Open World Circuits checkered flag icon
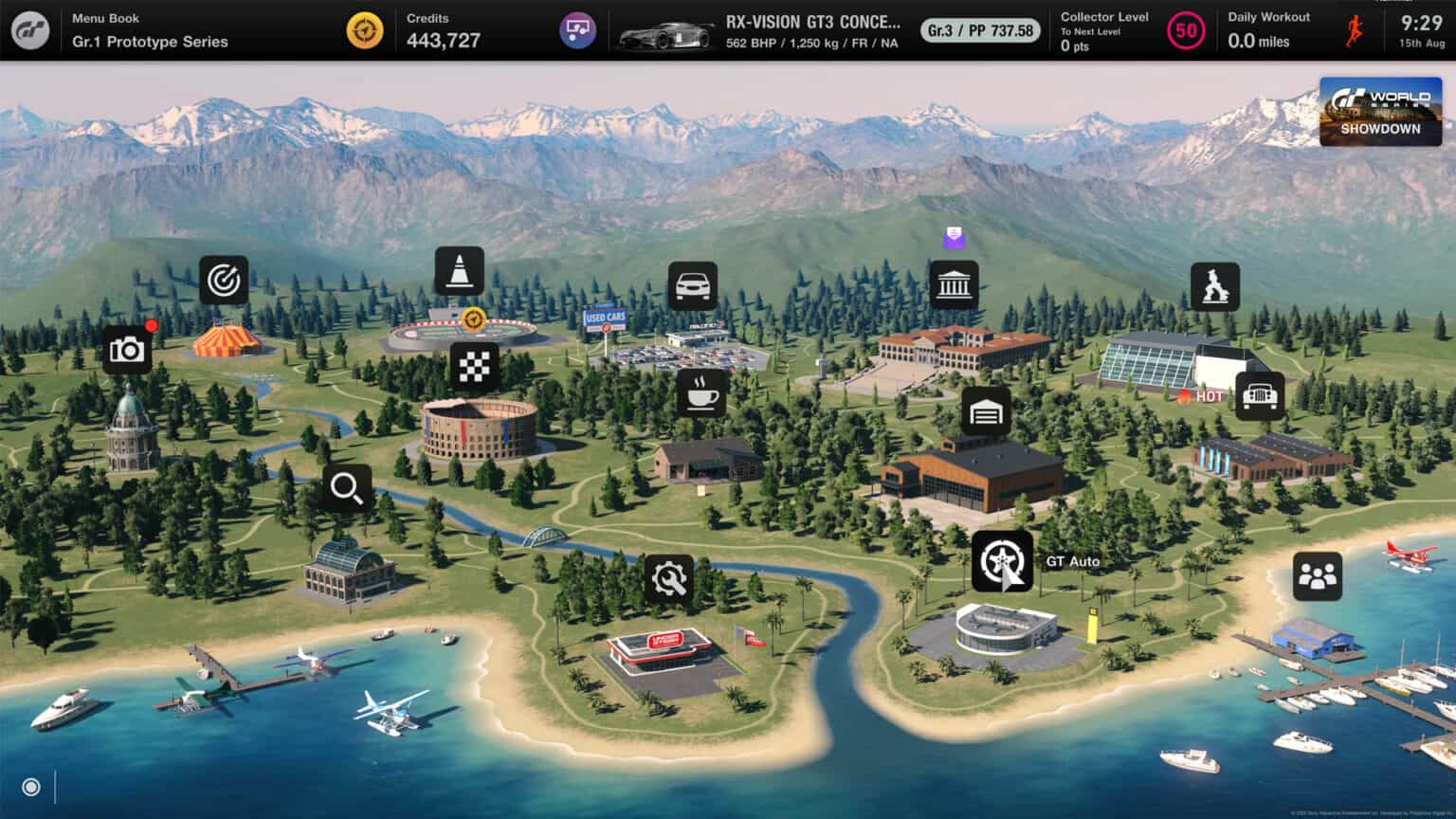The height and width of the screenshot is (819, 1456). [x=474, y=367]
